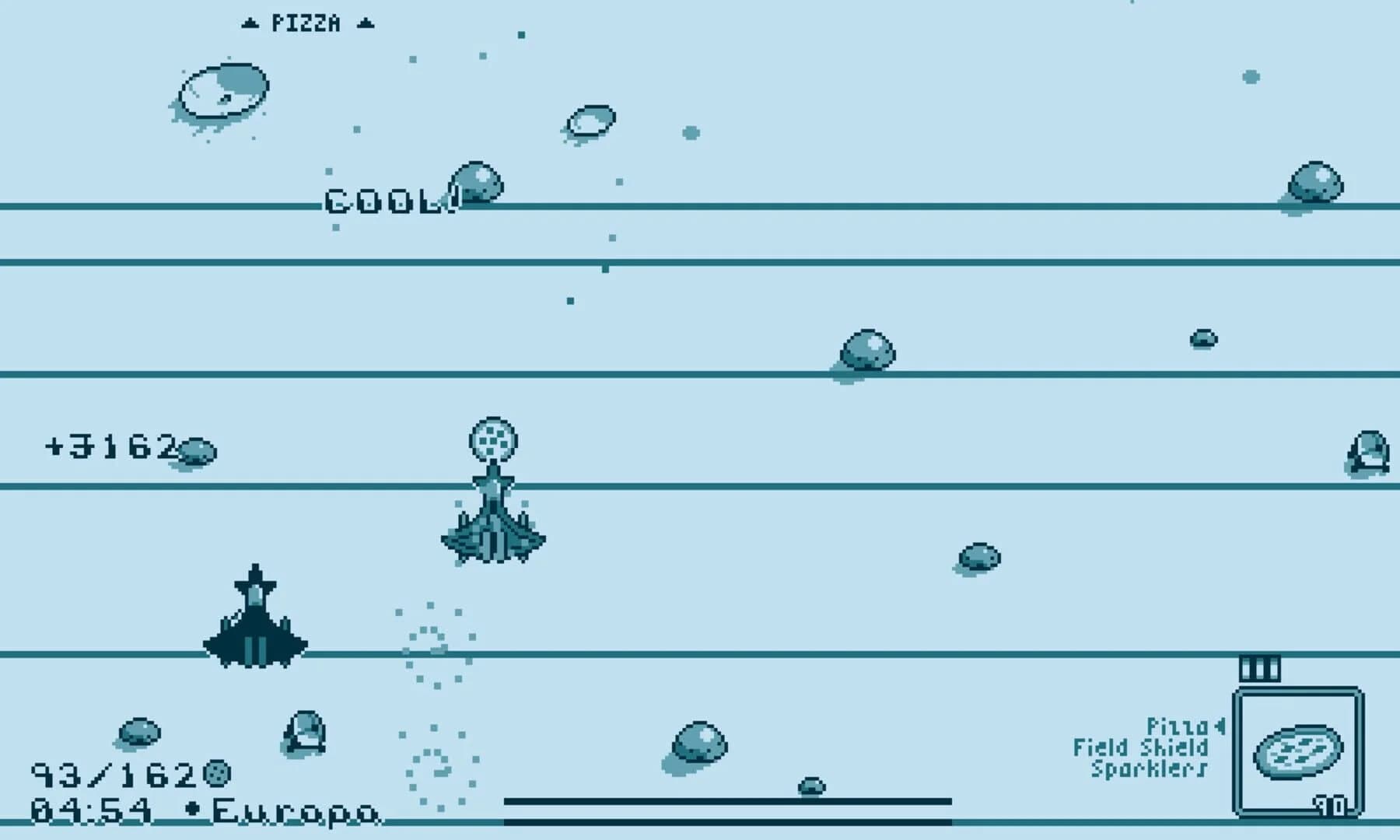1400x840 pixels.
Task: Click the small bubble next to +3162
Action: click(x=197, y=451)
